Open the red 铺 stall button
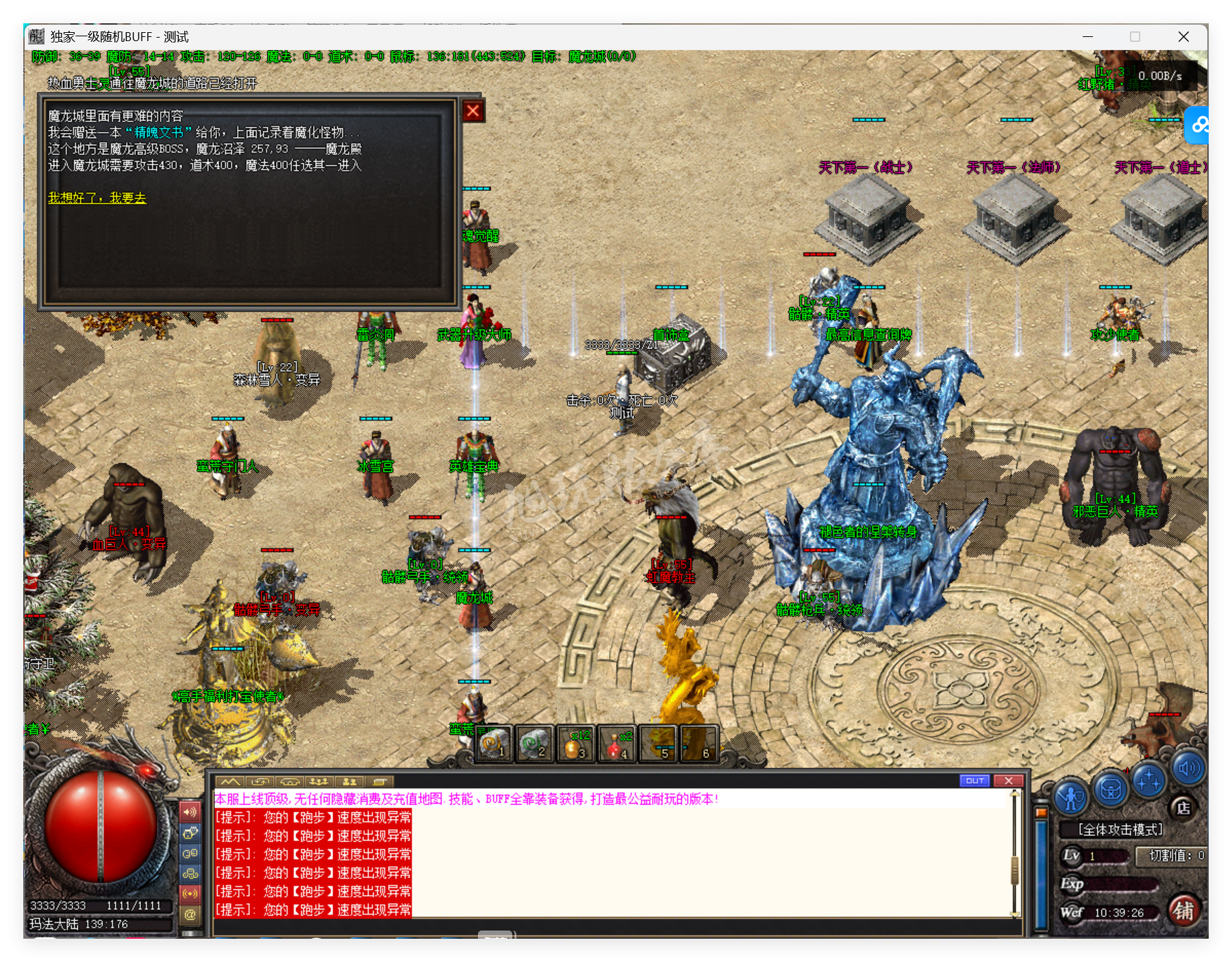Image resolution: width=1232 pixels, height=962 pixels. [1183, 911]
